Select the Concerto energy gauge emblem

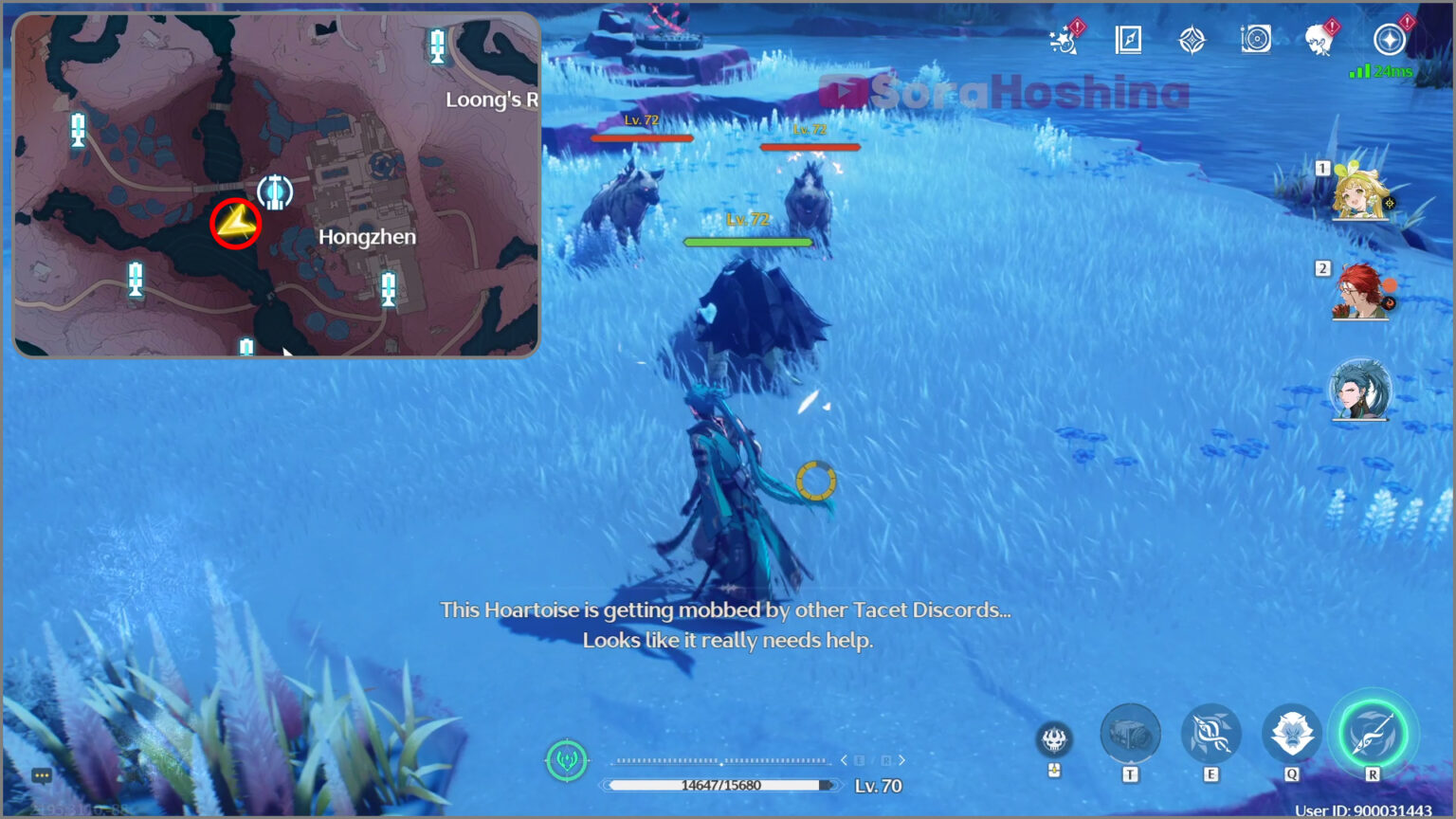pos(567,760)
